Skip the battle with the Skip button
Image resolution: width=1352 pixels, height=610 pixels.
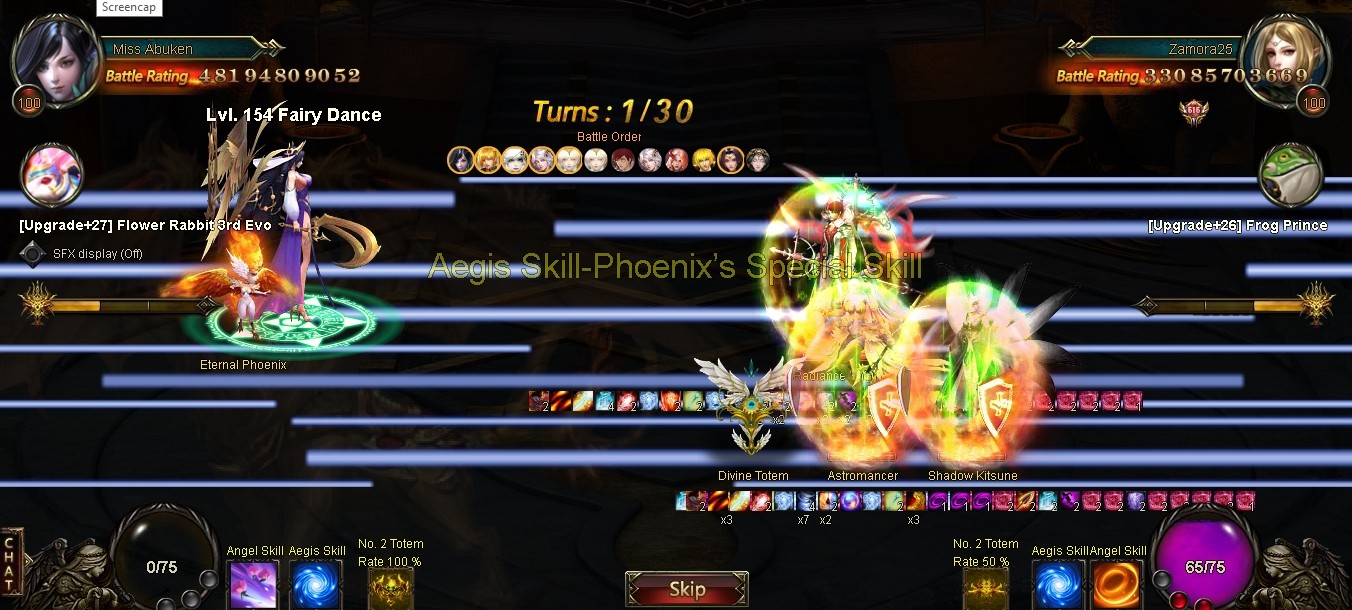tap(687, 589)
